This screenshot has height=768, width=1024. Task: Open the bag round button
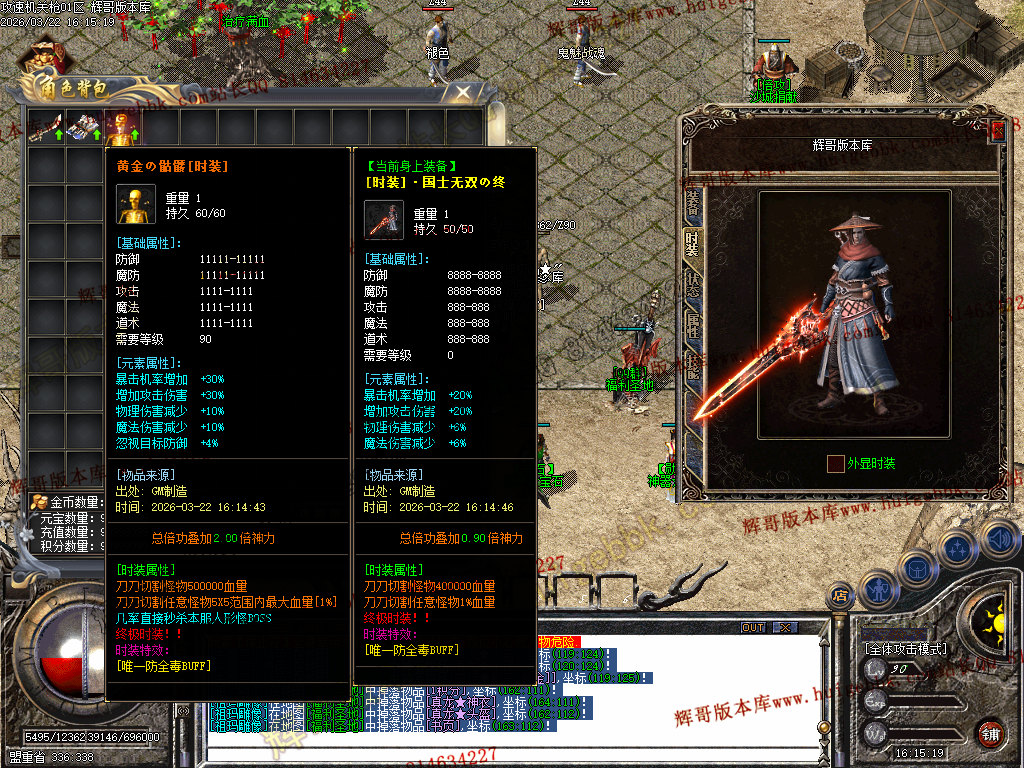[x=917, y=569]
